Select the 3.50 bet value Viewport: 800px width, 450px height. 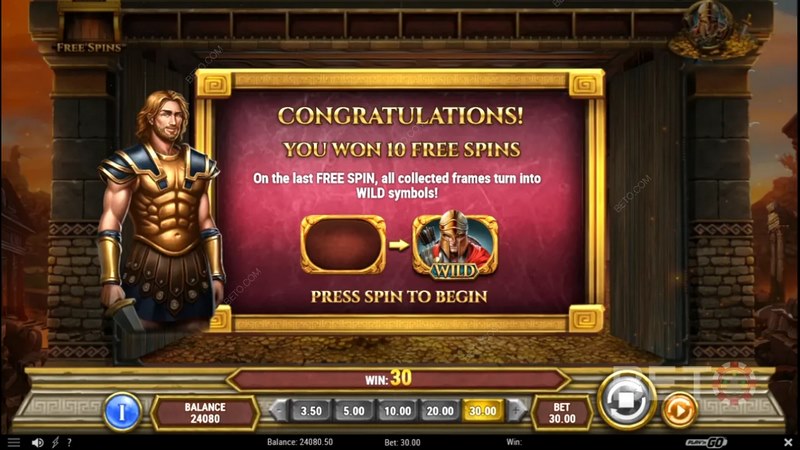[x=311, y=410]
